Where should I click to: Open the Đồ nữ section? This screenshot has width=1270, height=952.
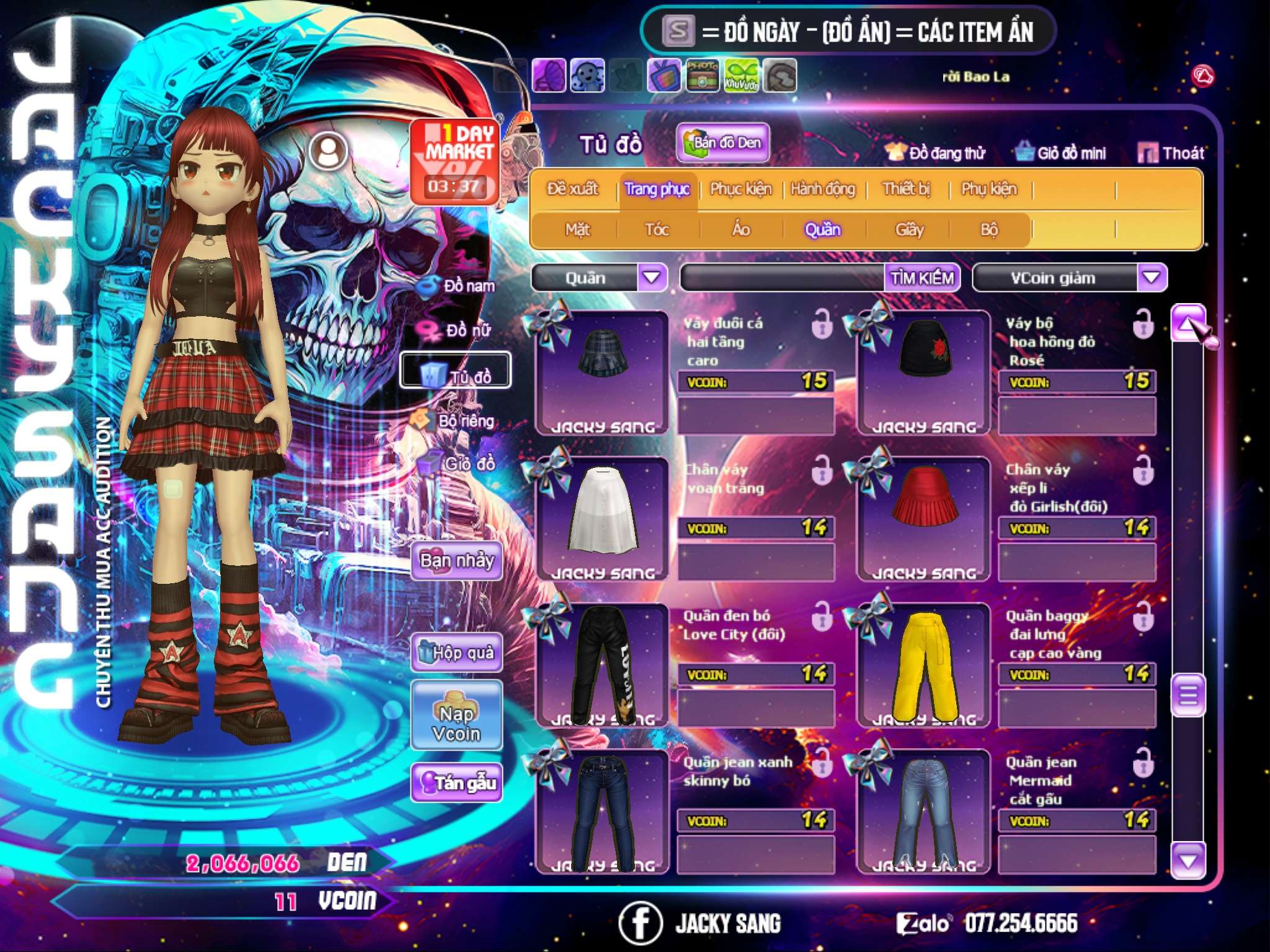click(458, 330)
